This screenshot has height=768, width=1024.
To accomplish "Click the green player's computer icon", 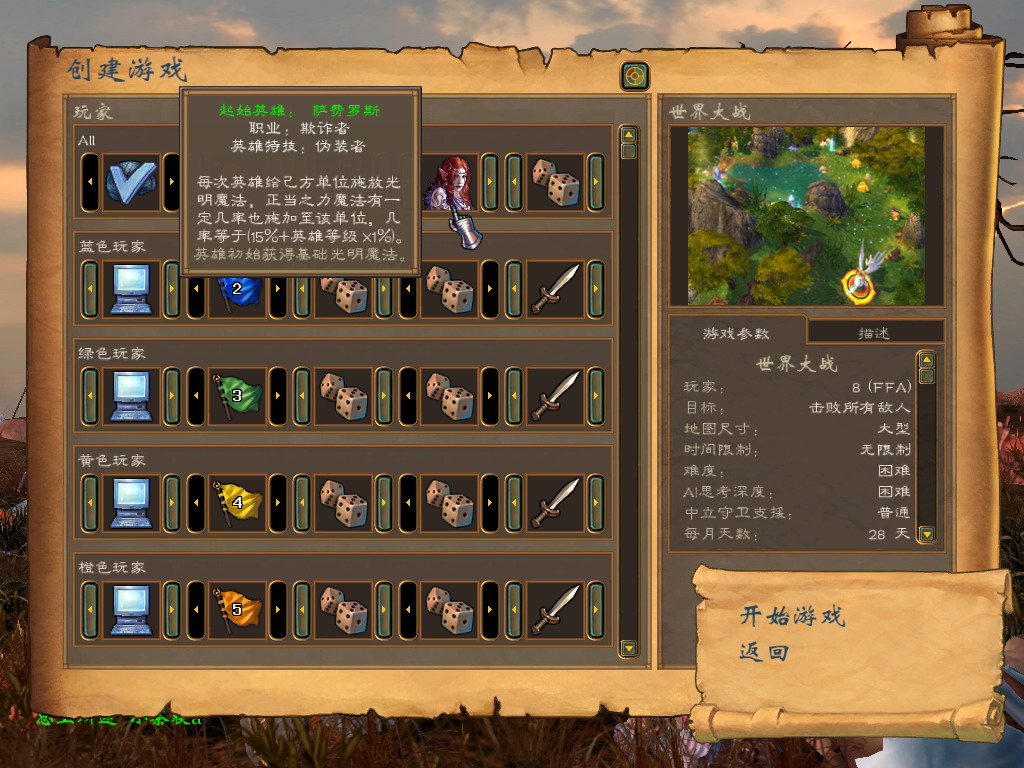I will coord(131,395).
